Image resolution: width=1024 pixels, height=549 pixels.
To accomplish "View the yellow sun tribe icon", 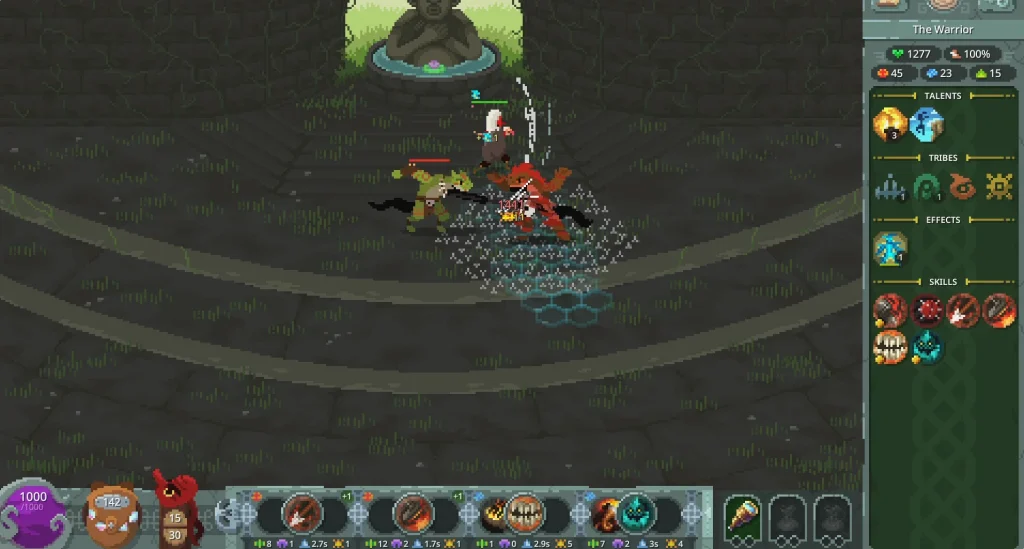I will (x=999, y=187).
